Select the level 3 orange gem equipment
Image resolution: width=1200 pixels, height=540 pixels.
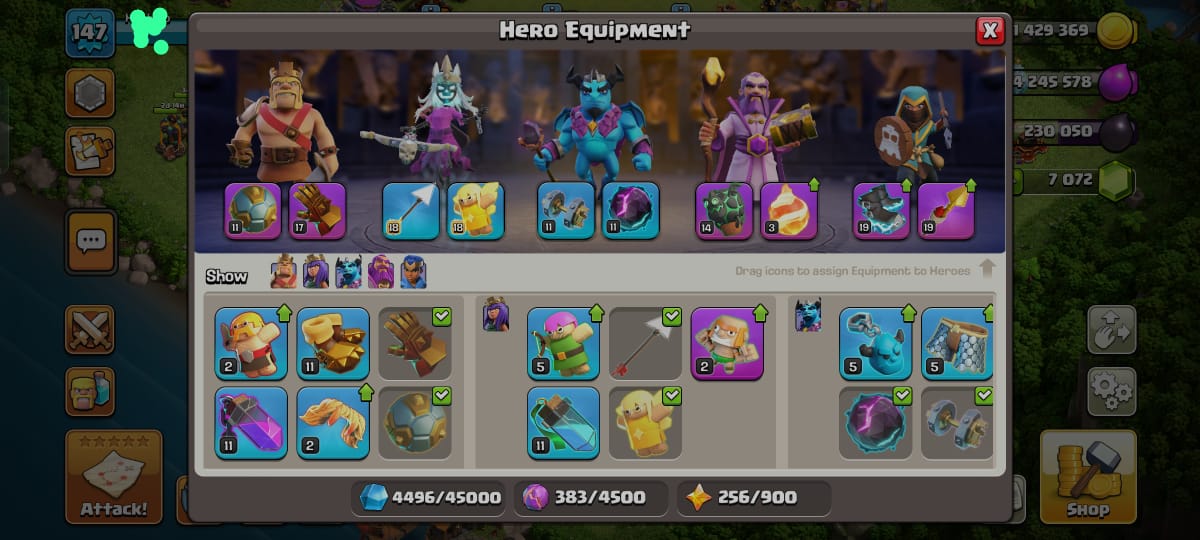pyautogui.click(x=789, y=211)
